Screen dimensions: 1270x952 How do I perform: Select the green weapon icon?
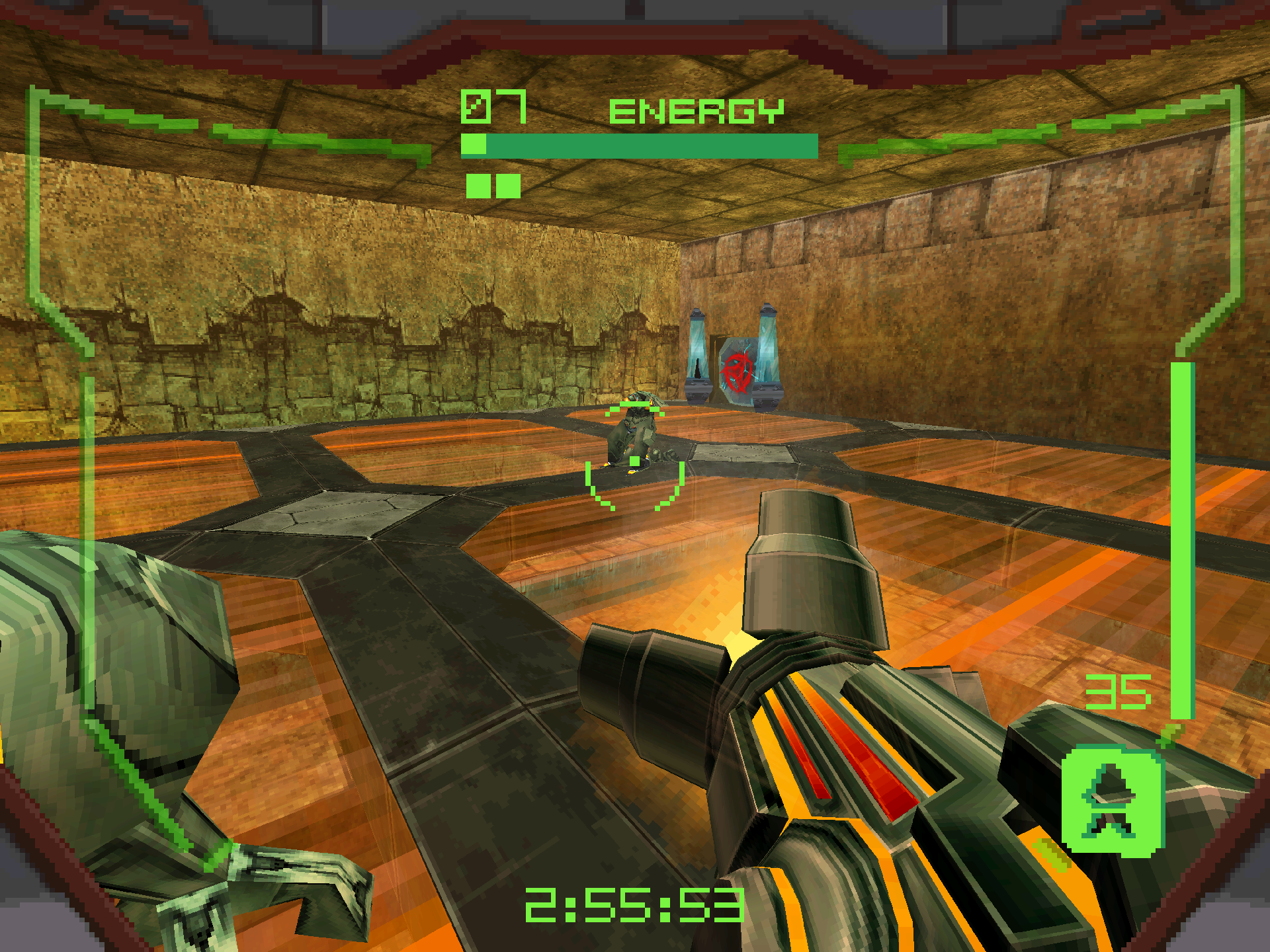coord(1112,799)
